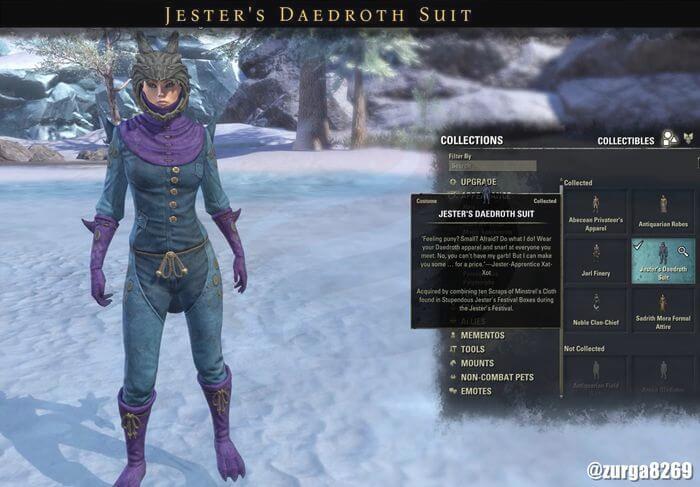700x487 pixels.
Task: Choose the Abecean Privateer's Apparel costume
Action: coord(596,211)
